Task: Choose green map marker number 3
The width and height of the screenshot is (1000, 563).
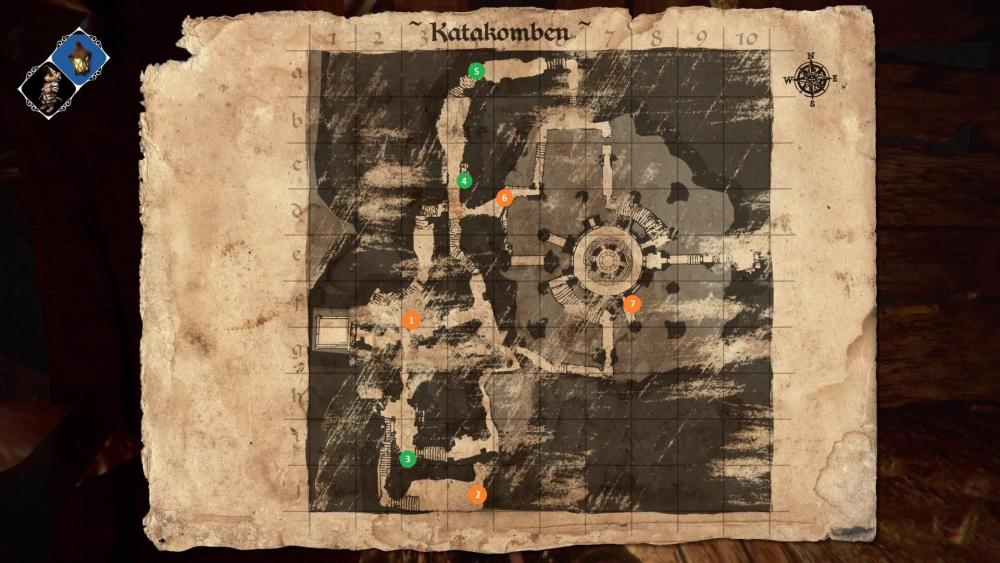Action: click(407, 459)
